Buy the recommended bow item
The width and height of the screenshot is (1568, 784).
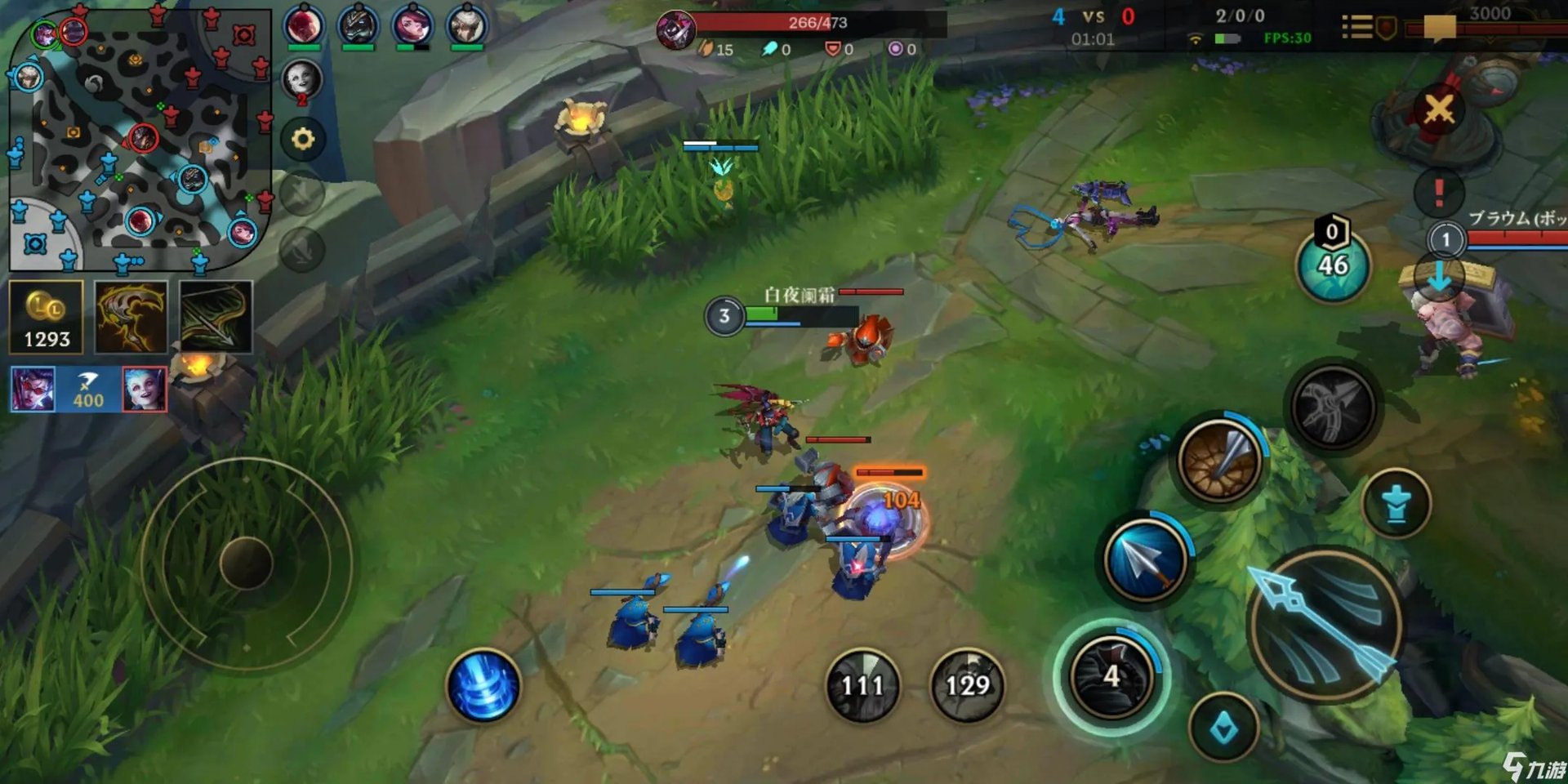click(x=216, y=317)
